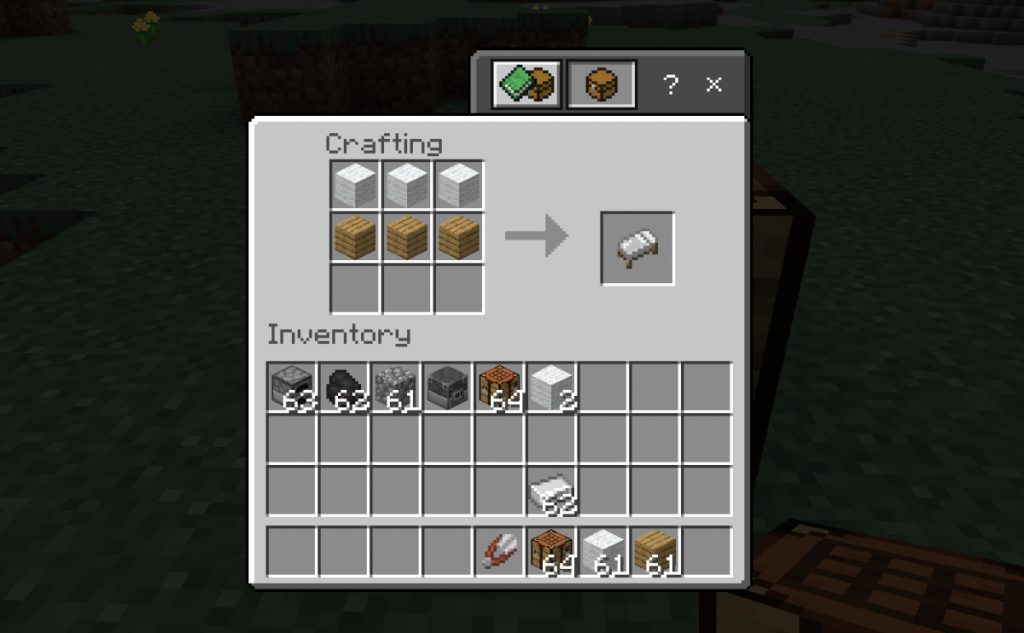1024x633 pixels.
Task: Switch to the green recipe book tab
Action: [526, 85]
